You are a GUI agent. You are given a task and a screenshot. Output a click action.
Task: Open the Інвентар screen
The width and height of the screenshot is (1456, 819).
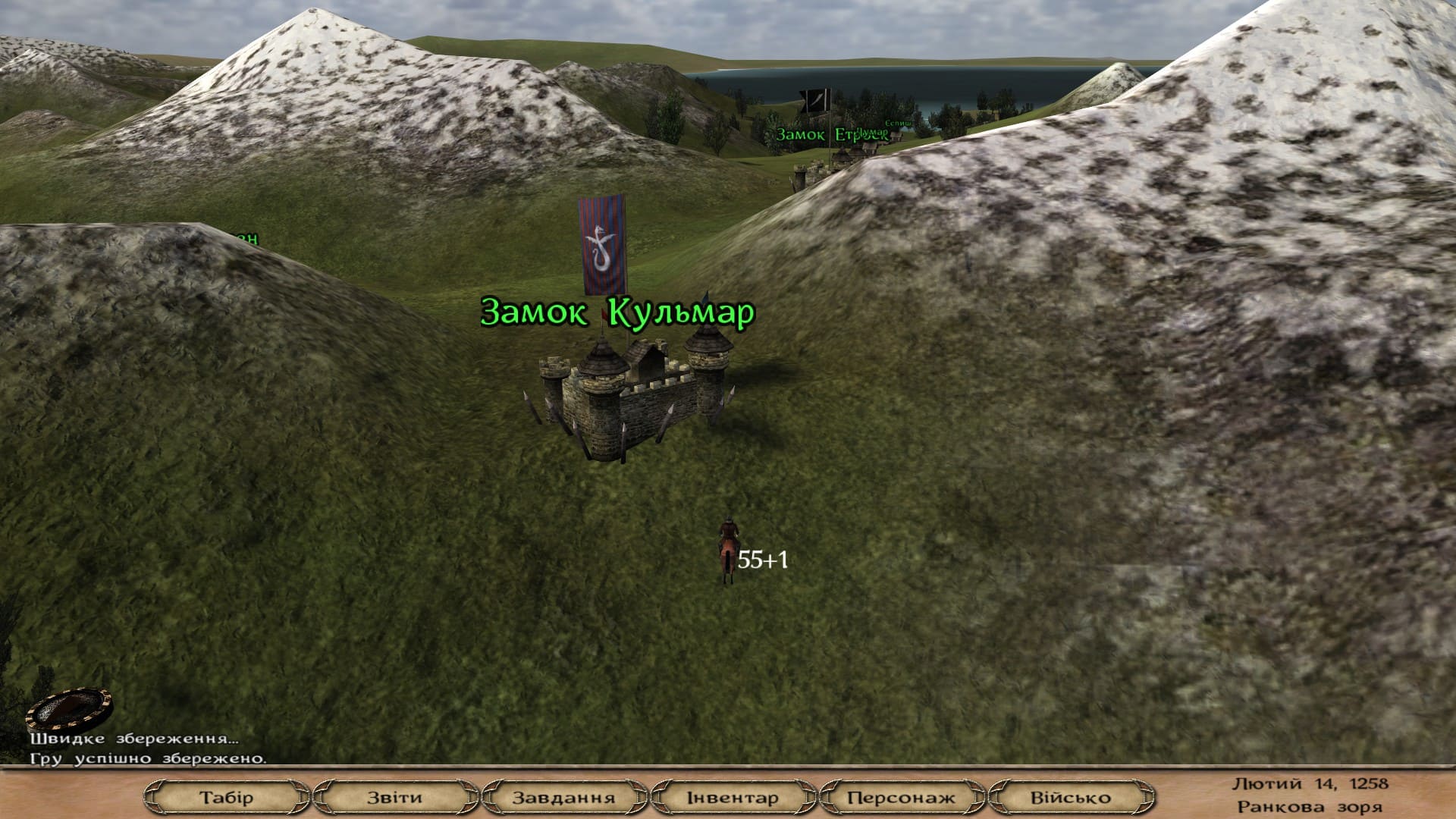pyautogui.click(x=733, y=796)
